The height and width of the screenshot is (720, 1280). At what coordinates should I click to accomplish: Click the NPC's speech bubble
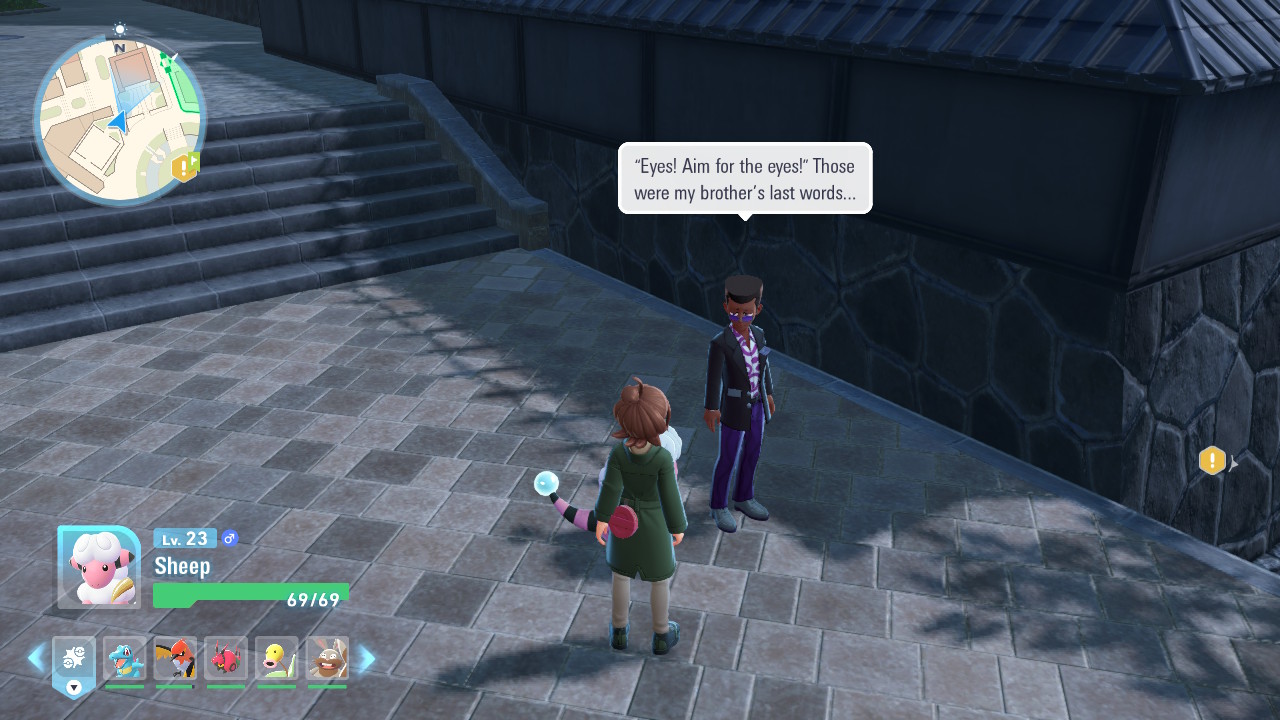coord(745,179)
